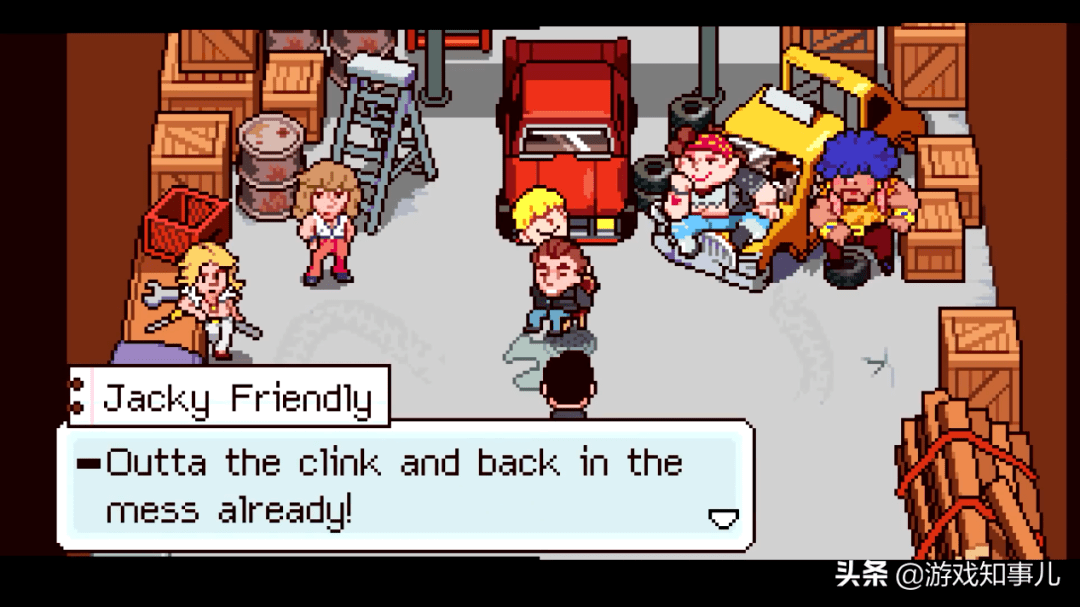Advance dialogue with the down-arrow indicator
This screenshot has height=607, width=1080.
click(722, 517)
